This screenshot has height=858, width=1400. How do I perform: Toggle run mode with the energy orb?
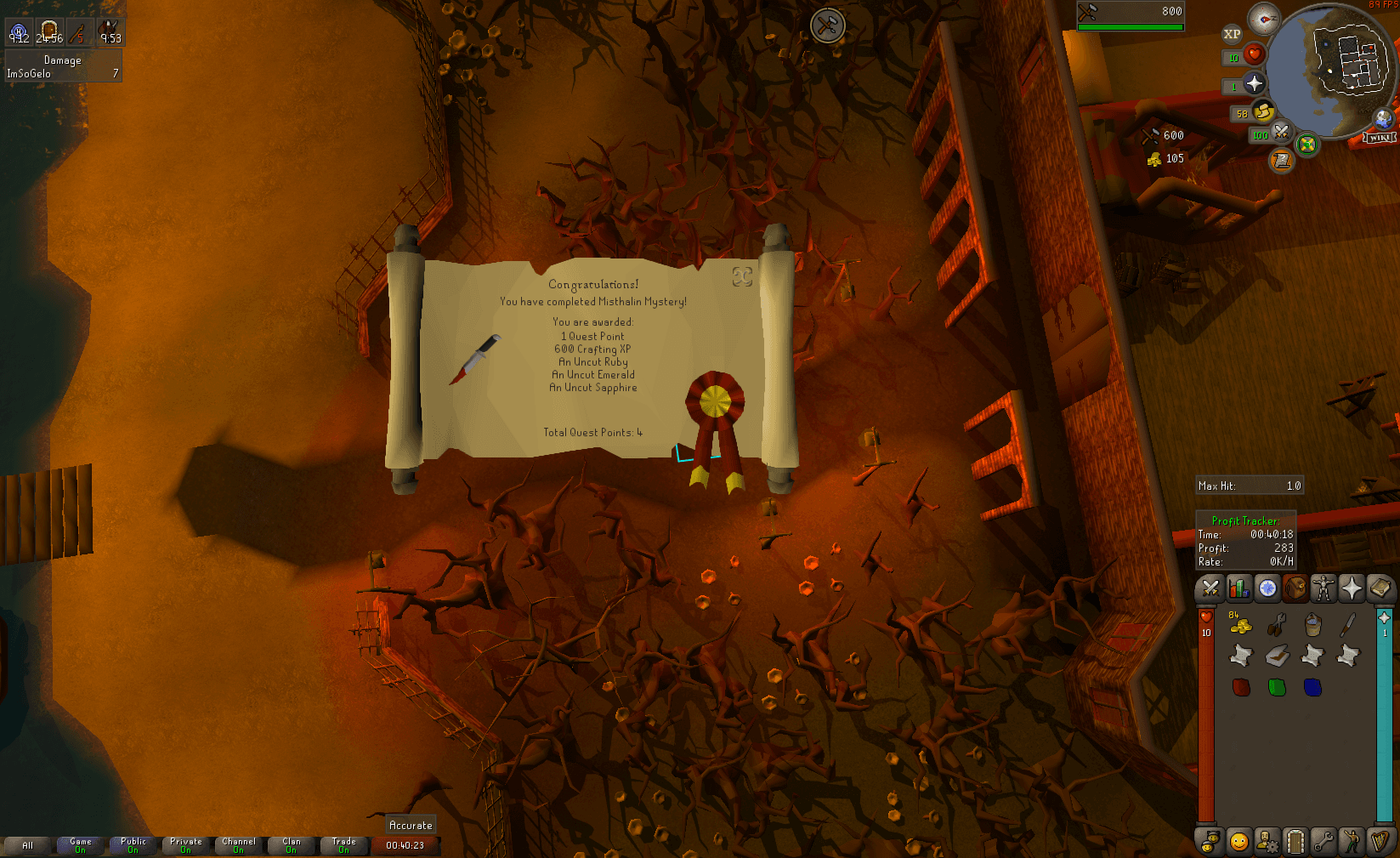point(1263,111)
